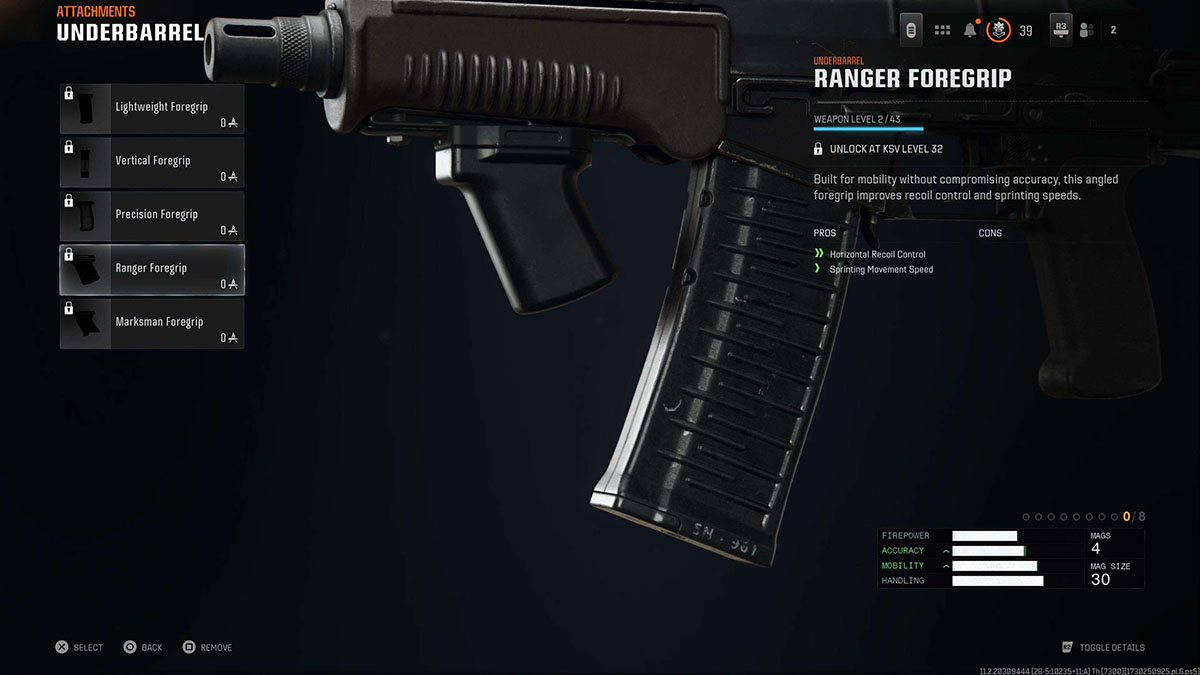
Task: Open the player rank emblem
Action: pyautogui.click(x=998, y=30)
